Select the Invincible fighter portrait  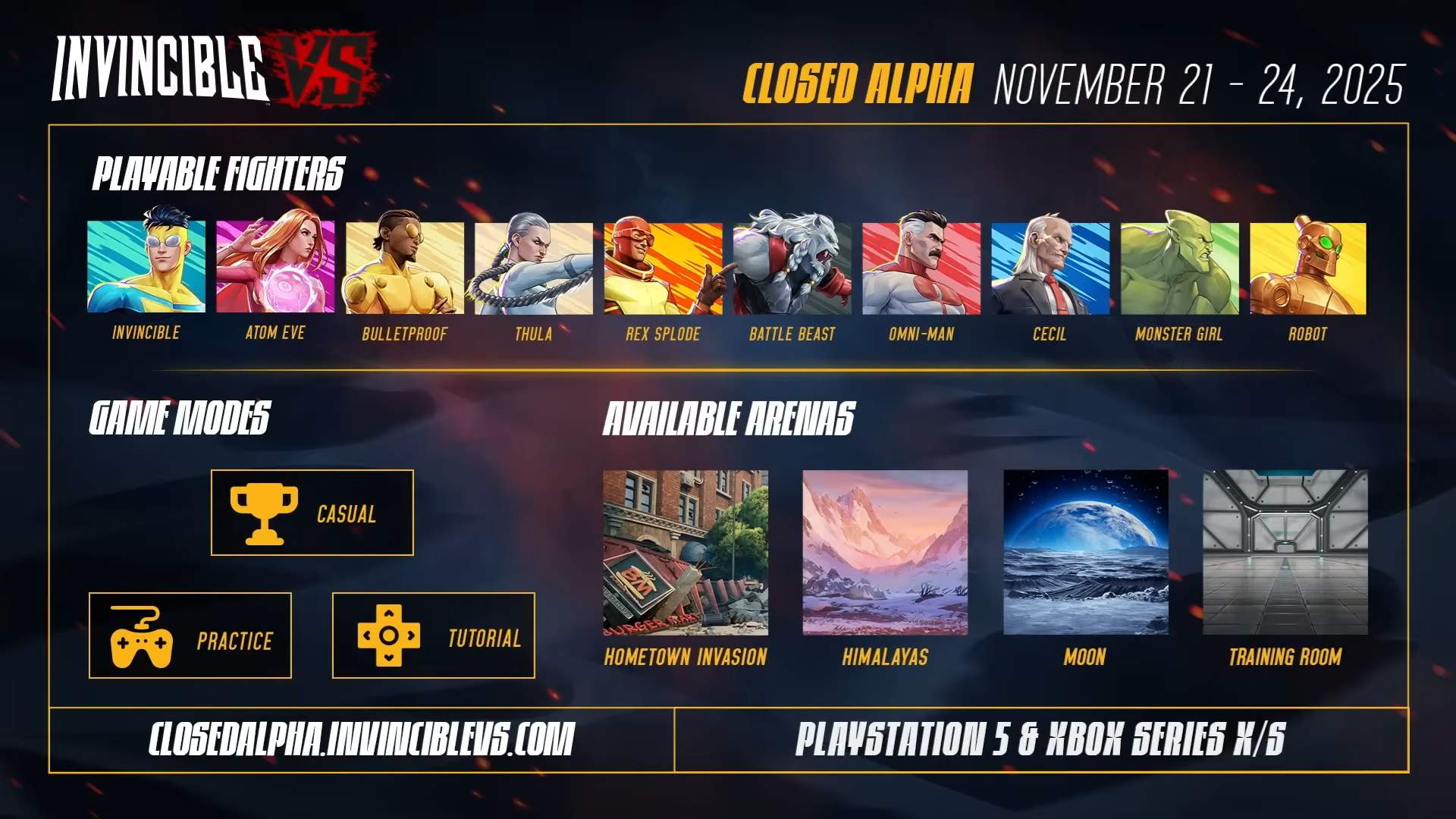[x=146, y=267]
